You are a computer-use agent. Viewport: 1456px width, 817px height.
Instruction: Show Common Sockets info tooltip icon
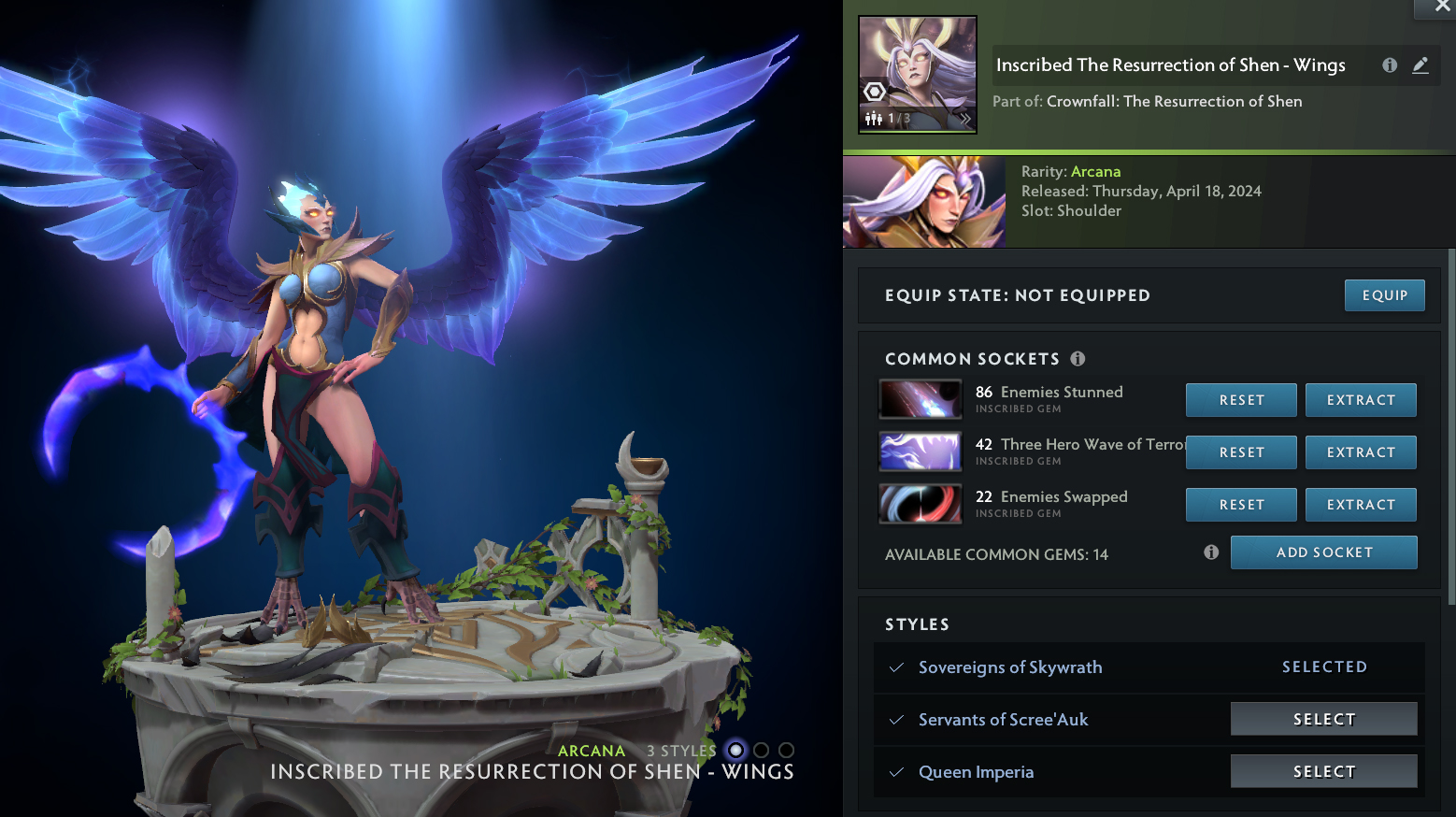click(x=1078, y=359)
